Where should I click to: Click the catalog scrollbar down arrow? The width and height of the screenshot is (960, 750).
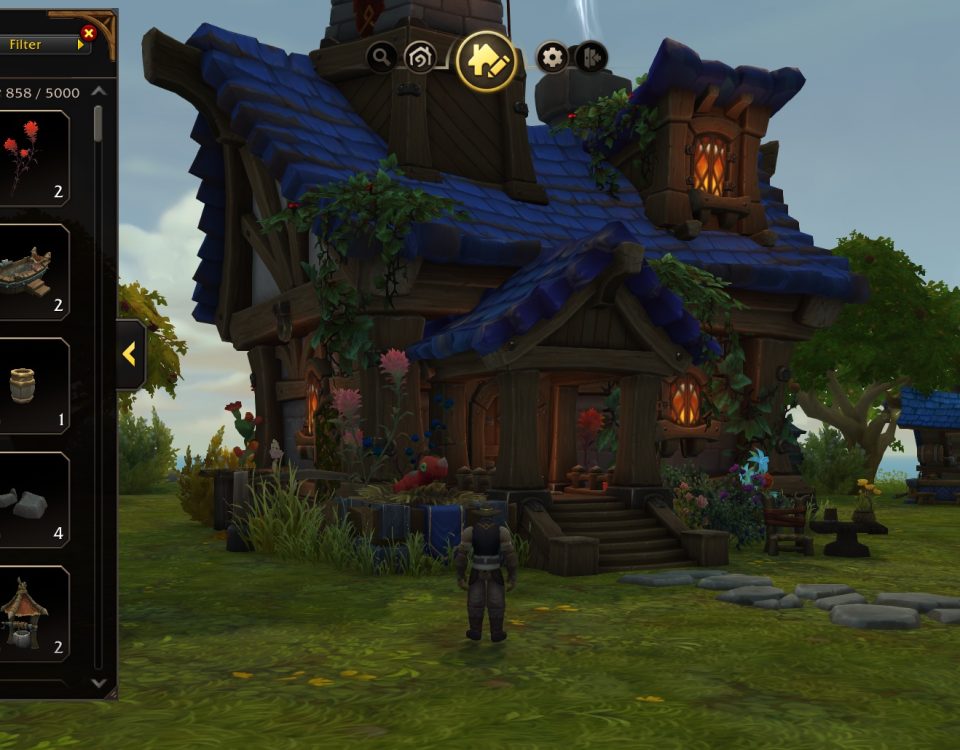tap(98, 683)
